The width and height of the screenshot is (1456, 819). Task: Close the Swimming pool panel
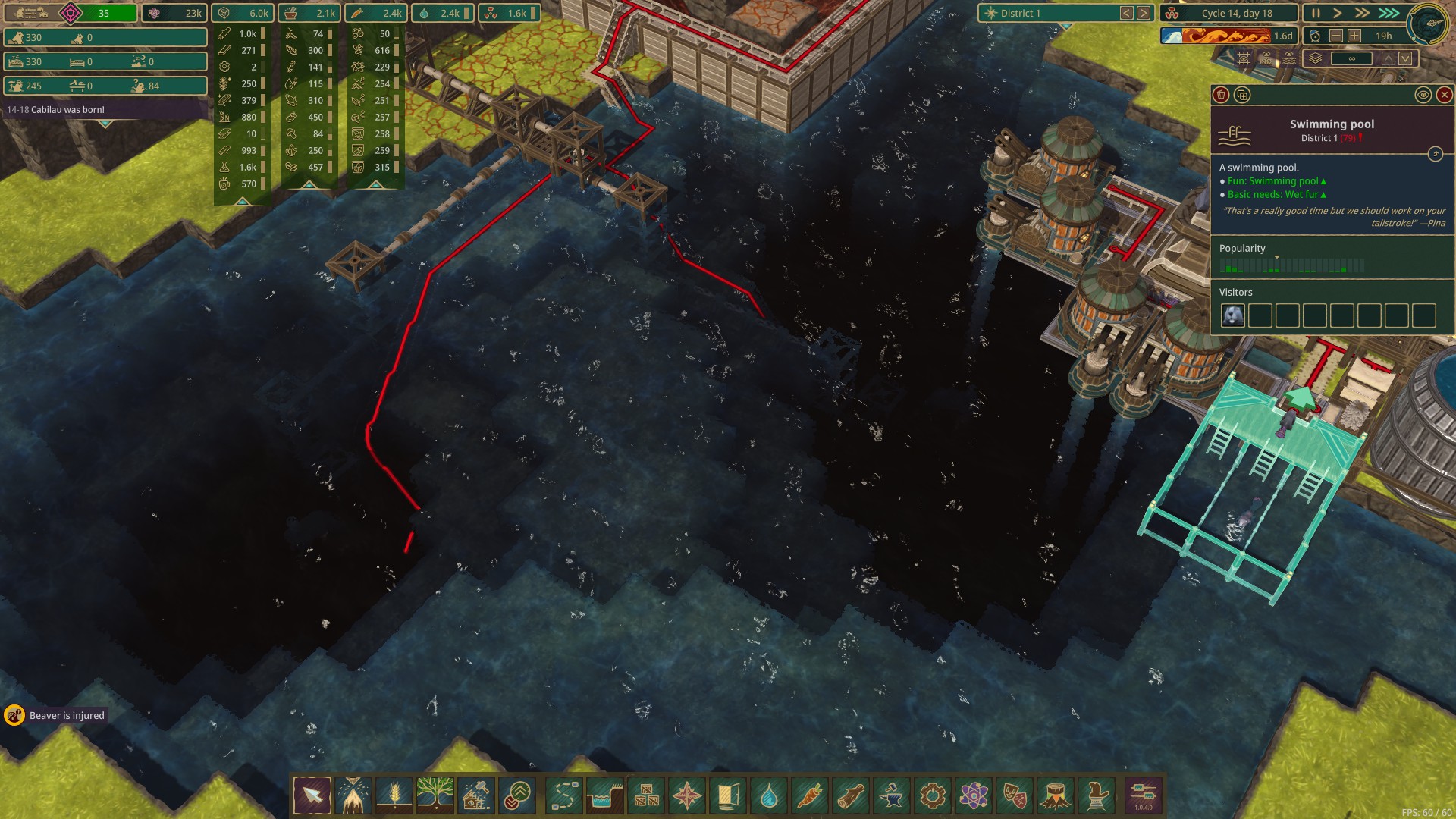(1444, 95)
